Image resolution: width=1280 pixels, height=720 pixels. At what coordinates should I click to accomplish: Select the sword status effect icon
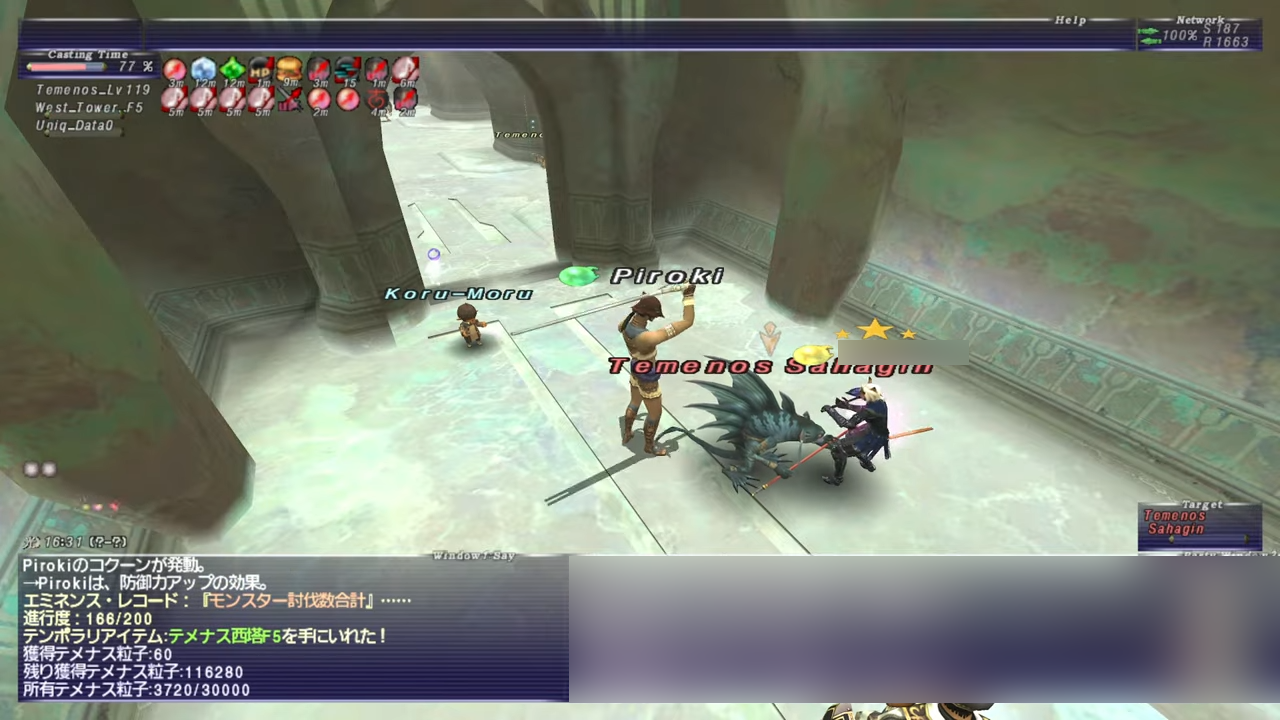(290, 99)
